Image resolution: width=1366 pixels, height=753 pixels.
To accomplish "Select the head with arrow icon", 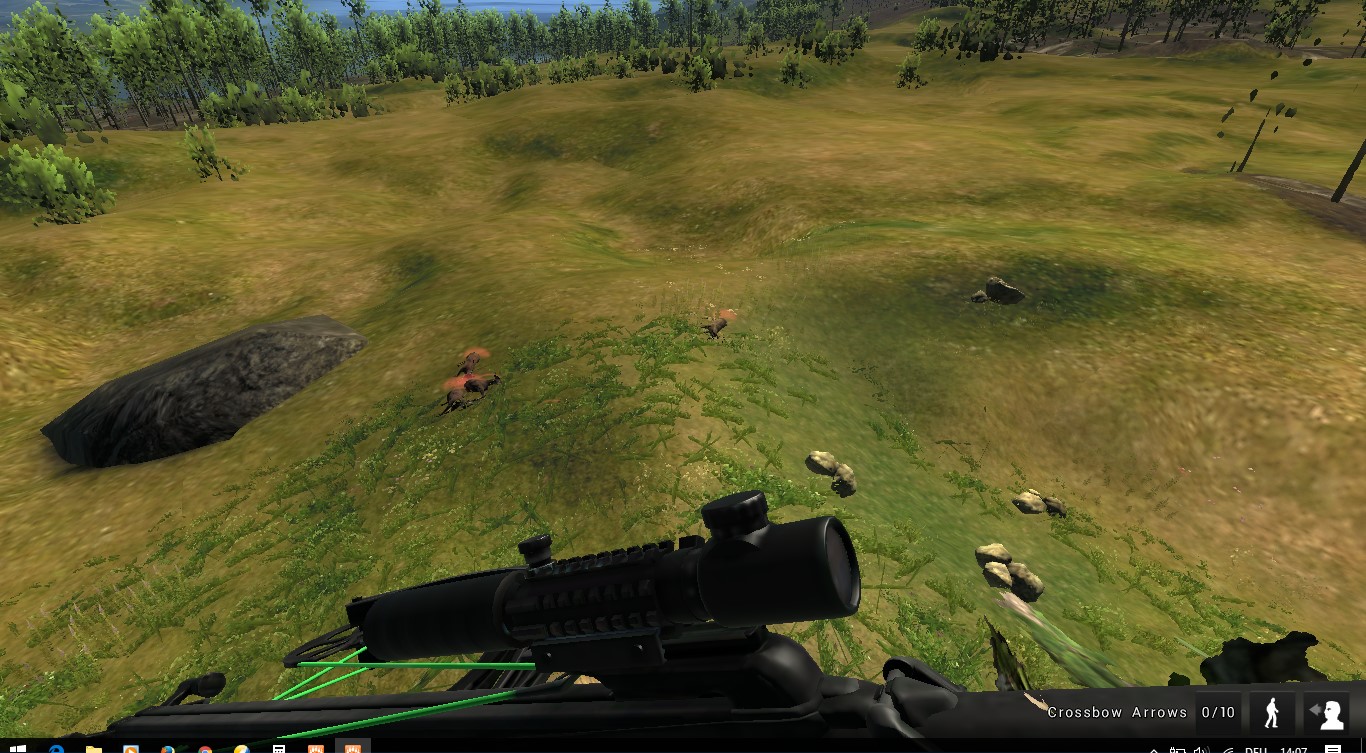I will 1327,713.
